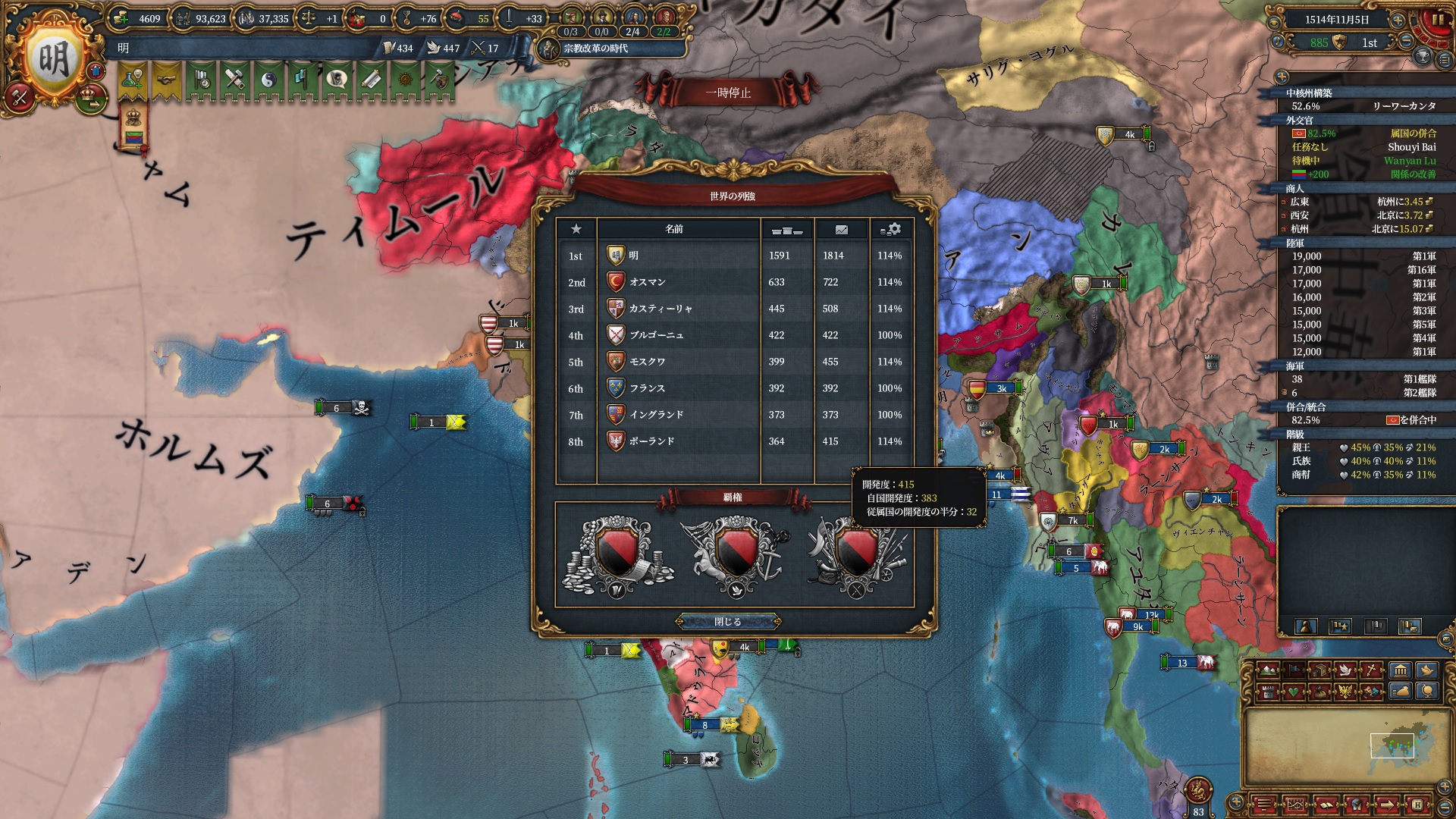Switch to the terrain map mode with mountains

pos(1267,670)
